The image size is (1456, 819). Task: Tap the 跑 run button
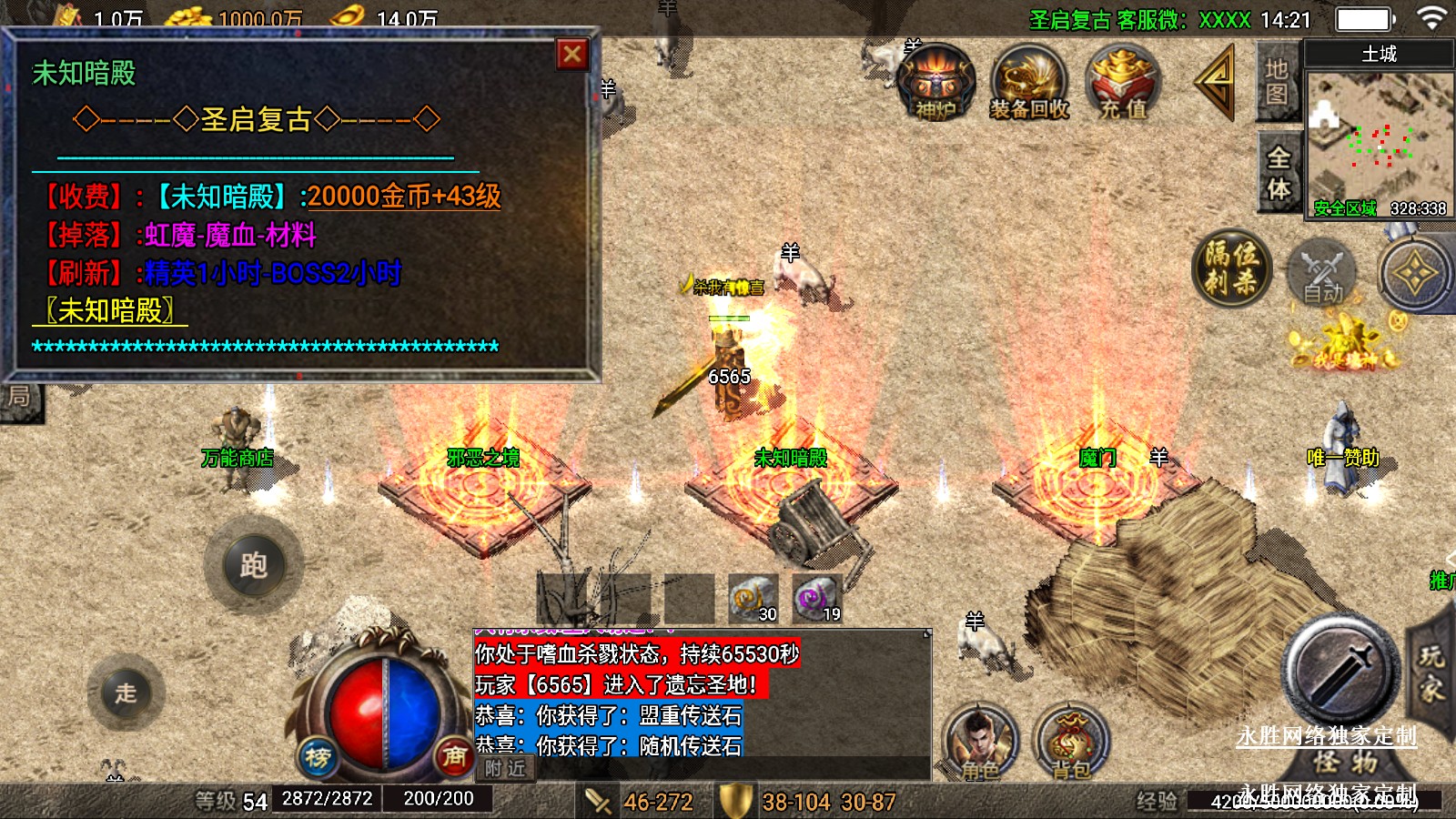point(253,565)
